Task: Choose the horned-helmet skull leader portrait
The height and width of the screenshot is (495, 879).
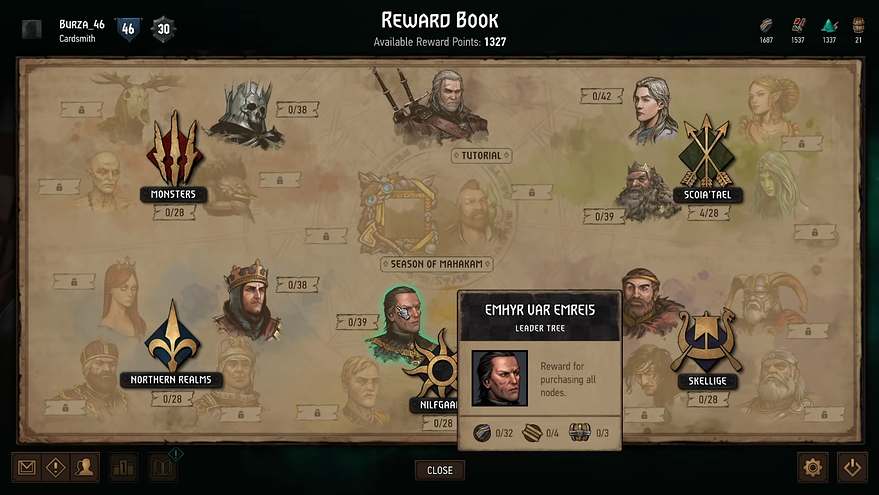Action: coord(245,112)
